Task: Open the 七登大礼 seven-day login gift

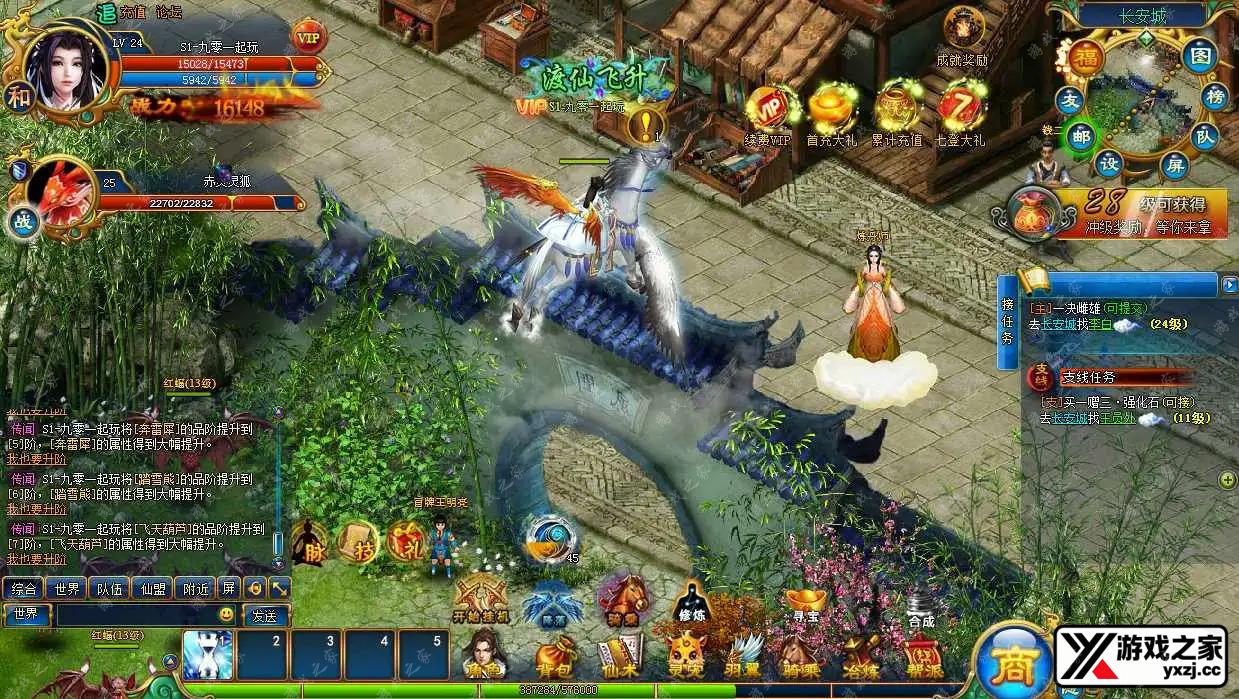Action: coord(961,114)
